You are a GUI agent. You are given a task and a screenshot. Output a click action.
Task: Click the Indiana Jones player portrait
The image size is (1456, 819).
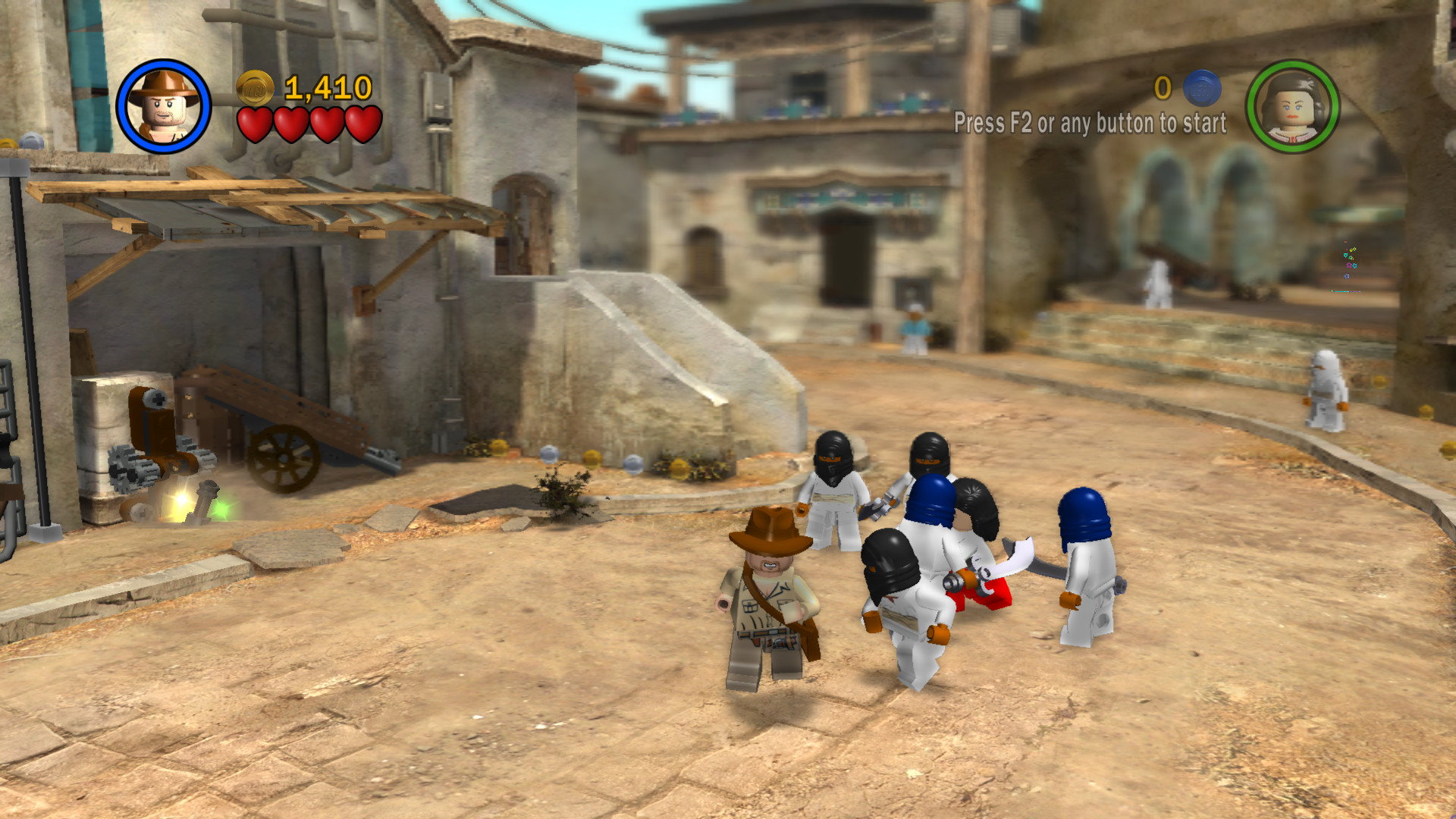(163, 106)
